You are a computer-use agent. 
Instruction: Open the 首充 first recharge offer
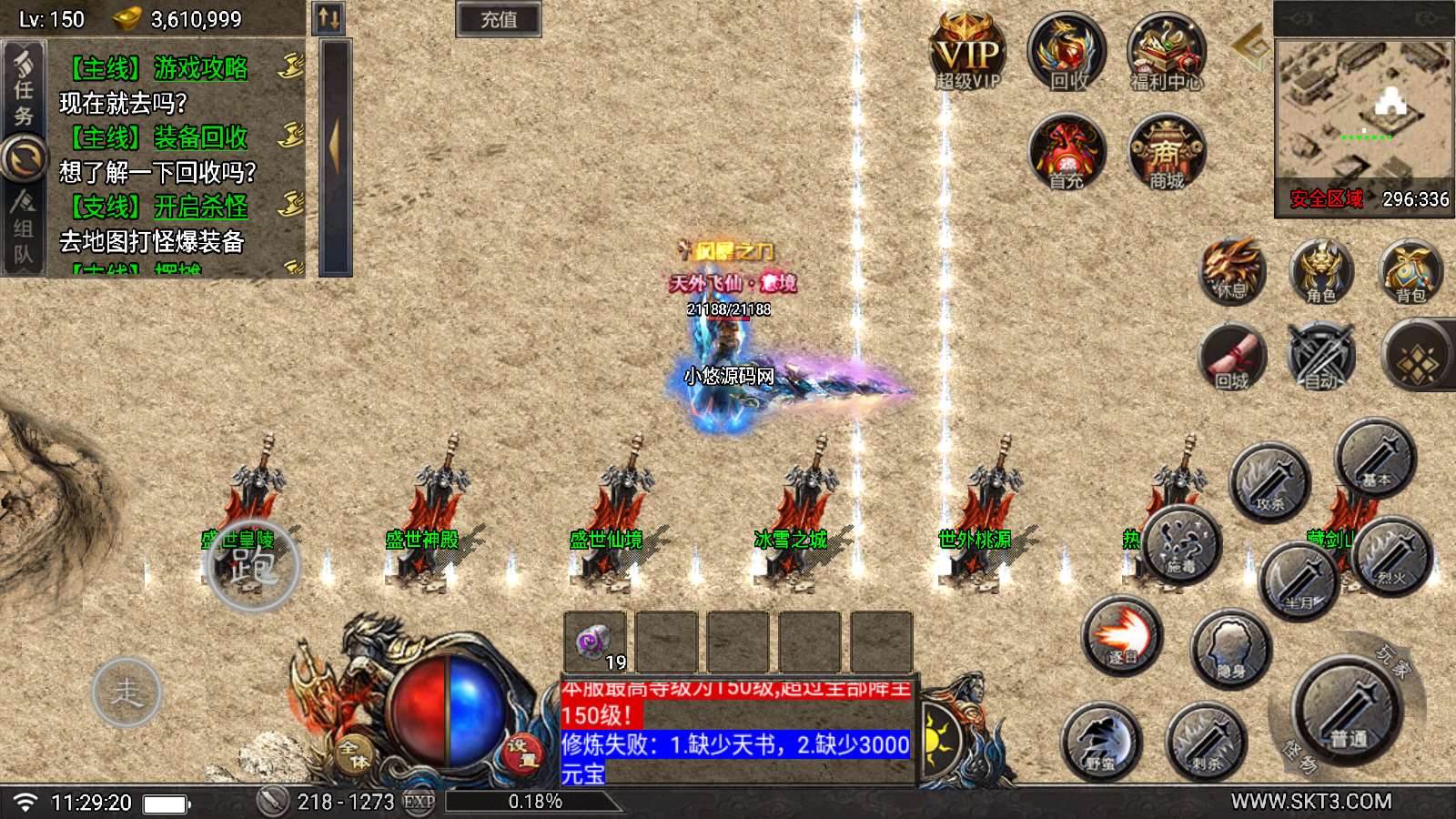1067,153
